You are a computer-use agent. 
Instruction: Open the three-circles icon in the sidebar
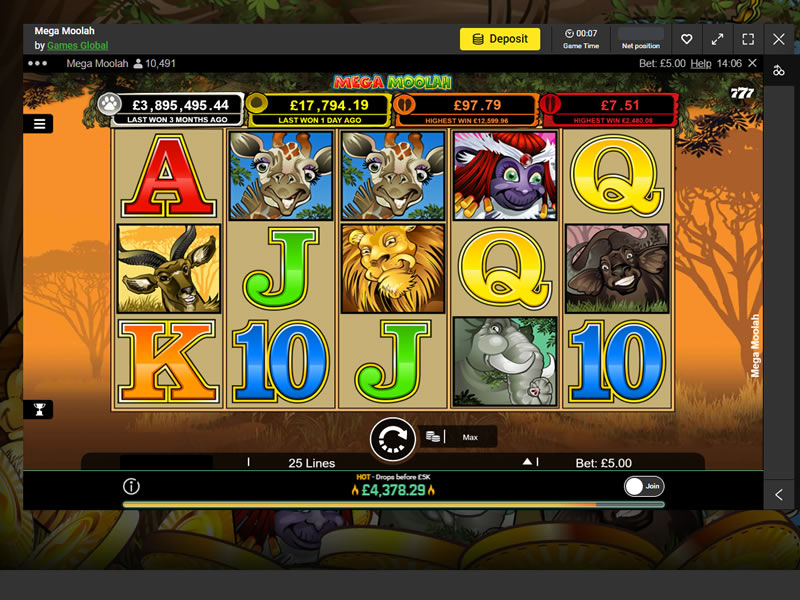click(779, 70)
